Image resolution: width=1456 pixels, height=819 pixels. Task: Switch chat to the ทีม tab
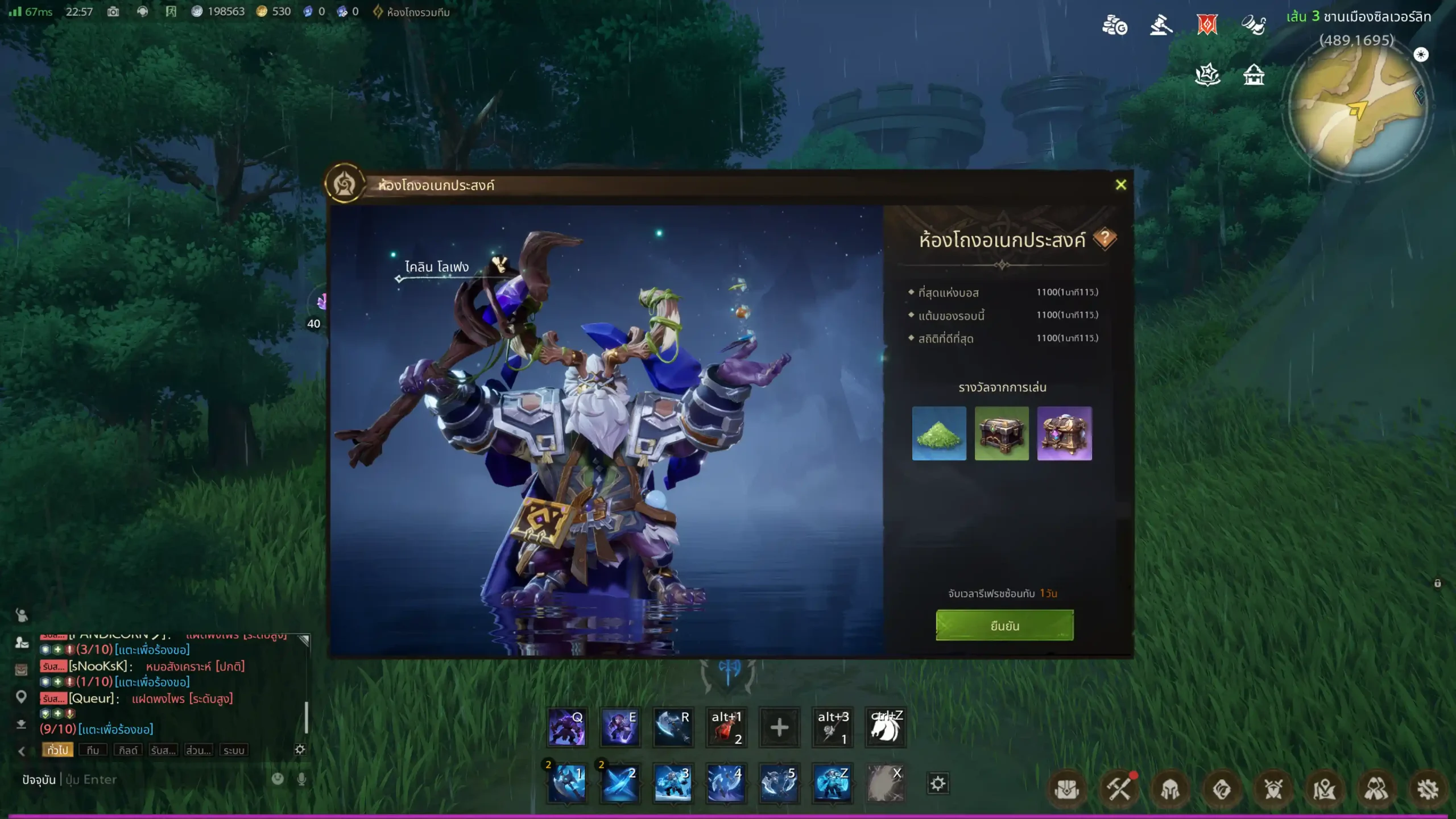(x=93, y=750)
